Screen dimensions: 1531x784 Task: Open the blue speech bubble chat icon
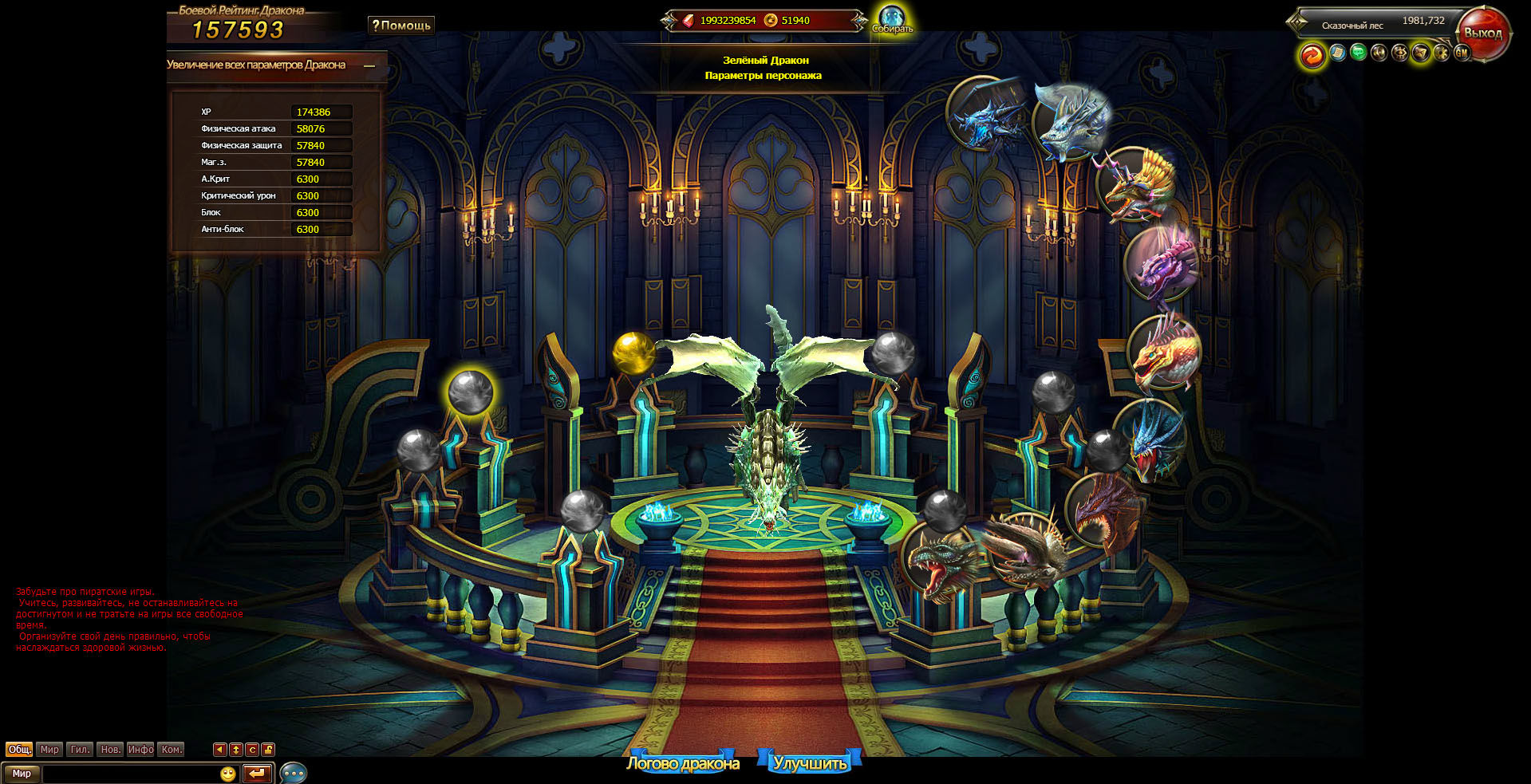[293, 774]
